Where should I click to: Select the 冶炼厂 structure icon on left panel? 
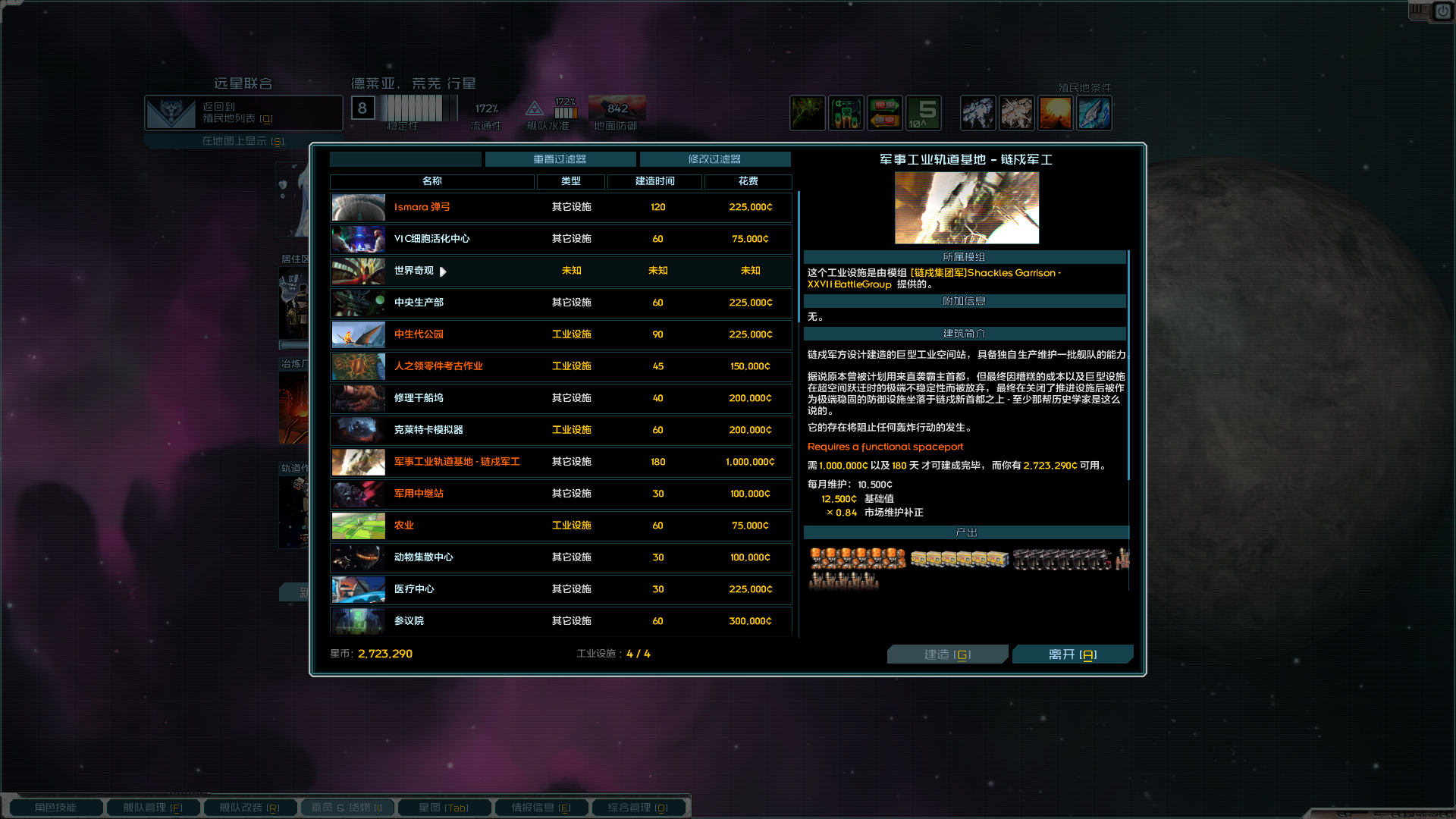click(293, 409)
